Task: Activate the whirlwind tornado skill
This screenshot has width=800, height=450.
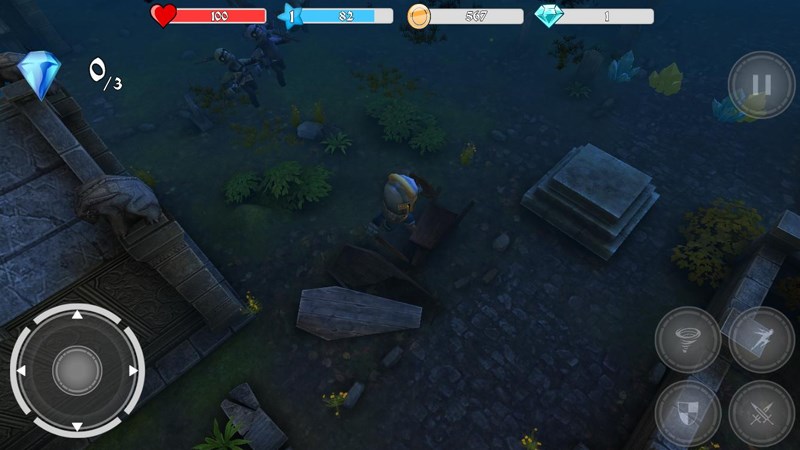Action: [688, 339]
